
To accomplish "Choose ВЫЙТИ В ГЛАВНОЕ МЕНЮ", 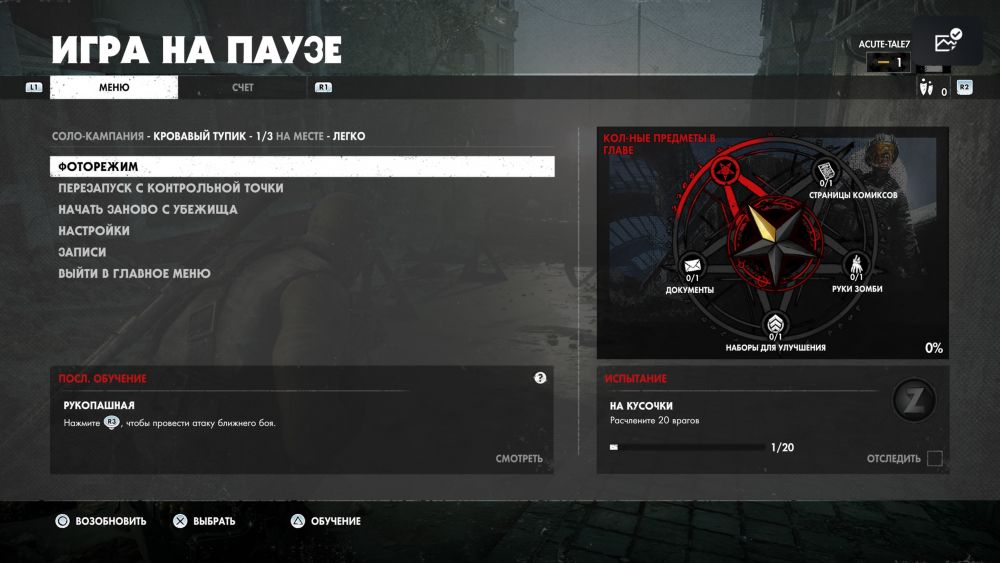I will tap(134, 273).
